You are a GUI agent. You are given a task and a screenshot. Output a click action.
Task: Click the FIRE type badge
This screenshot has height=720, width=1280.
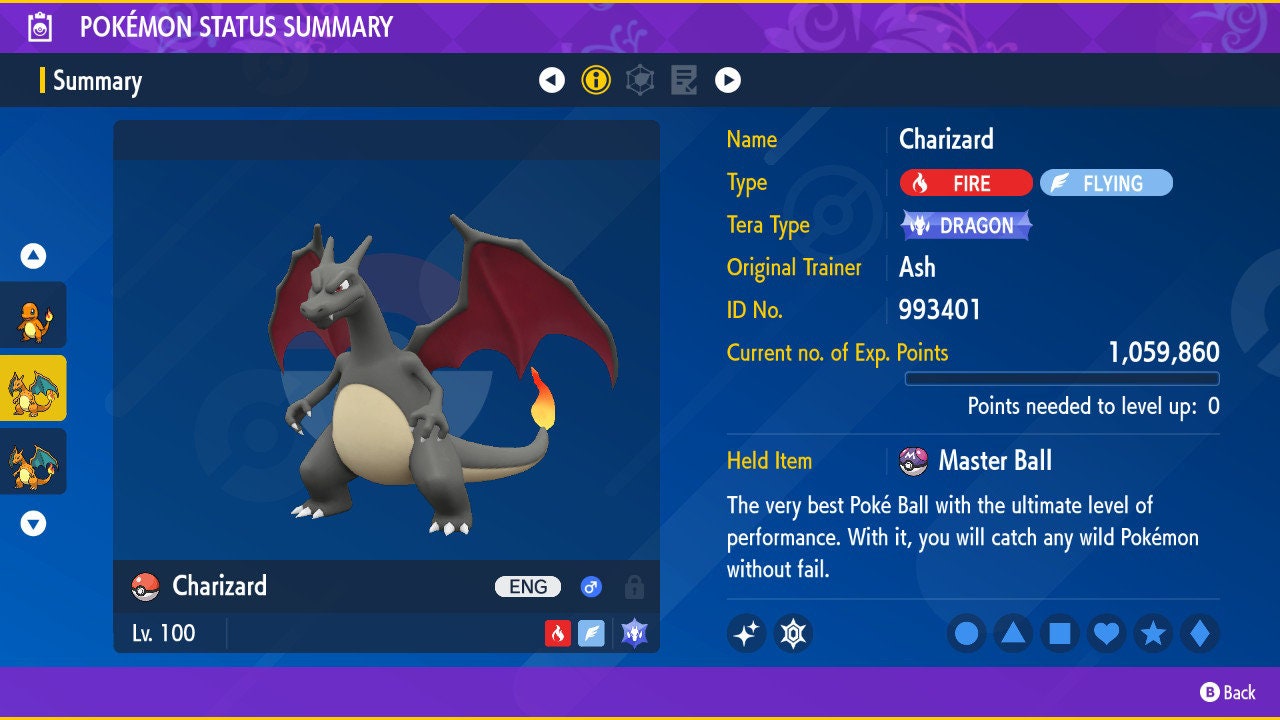point(965,183)
